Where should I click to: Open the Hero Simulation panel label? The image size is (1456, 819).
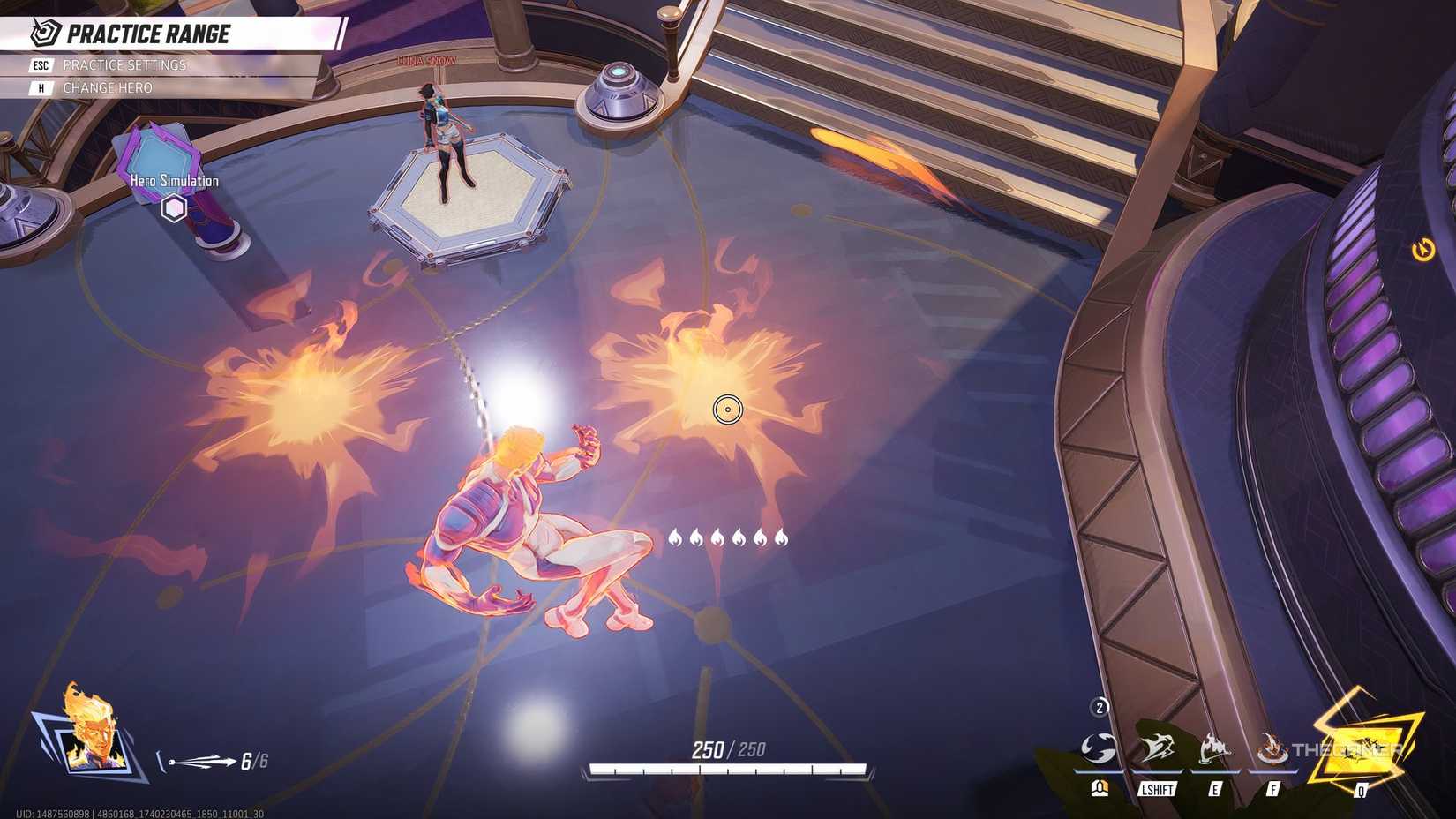[175, 181]
